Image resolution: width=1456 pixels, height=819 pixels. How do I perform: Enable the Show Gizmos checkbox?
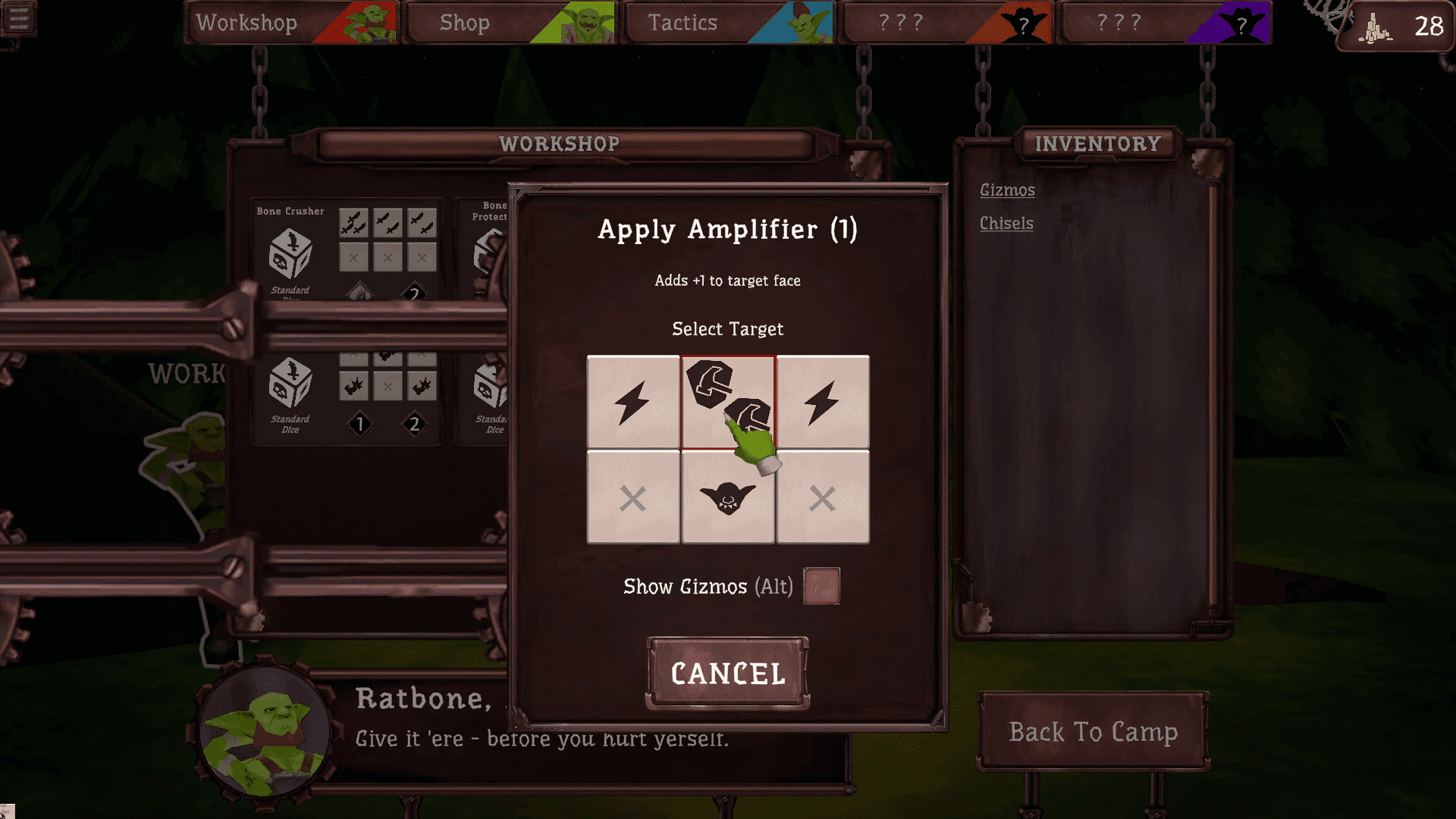click(823, 585)
